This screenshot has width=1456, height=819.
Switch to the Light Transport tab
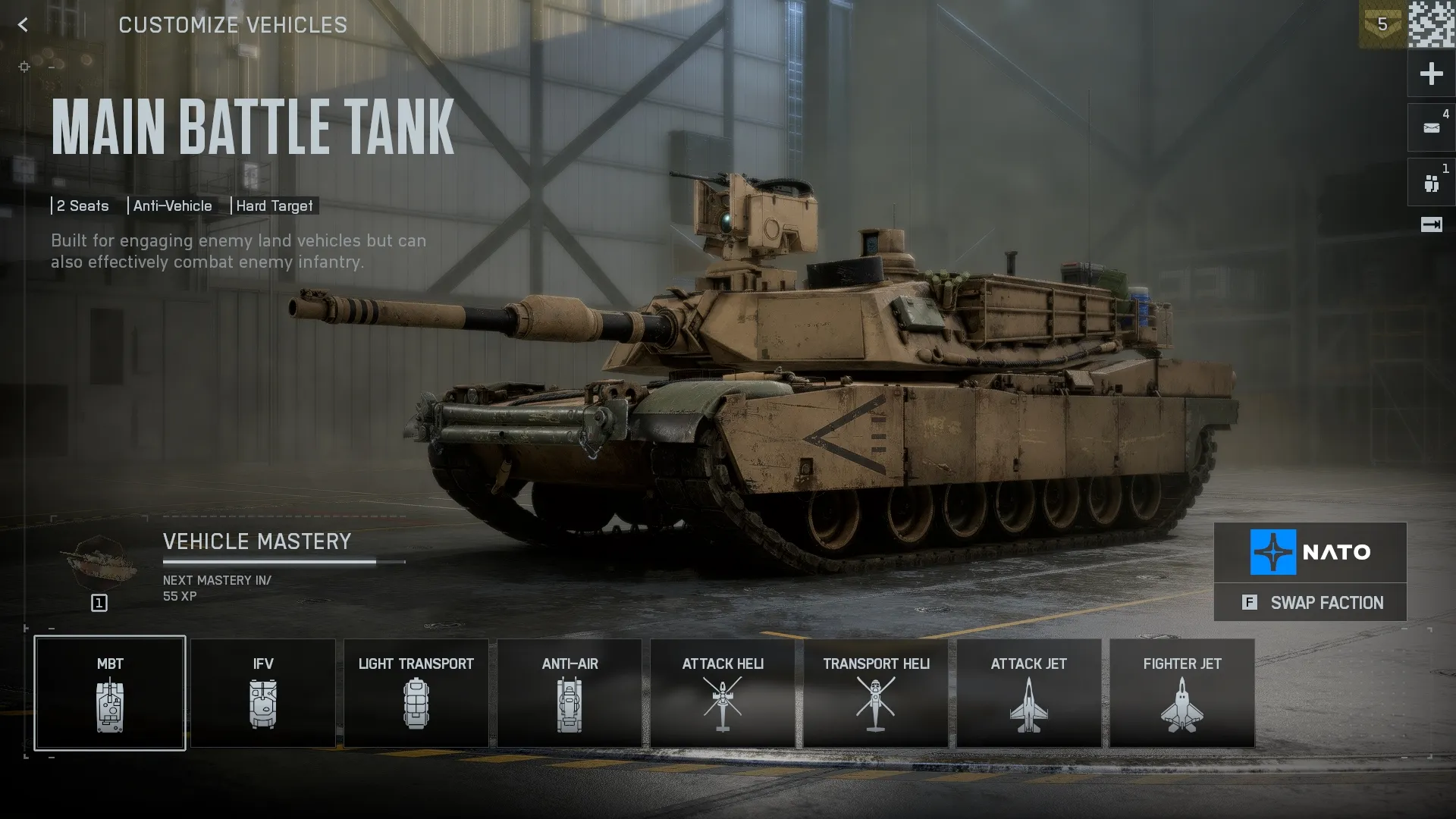click(416, 692)
